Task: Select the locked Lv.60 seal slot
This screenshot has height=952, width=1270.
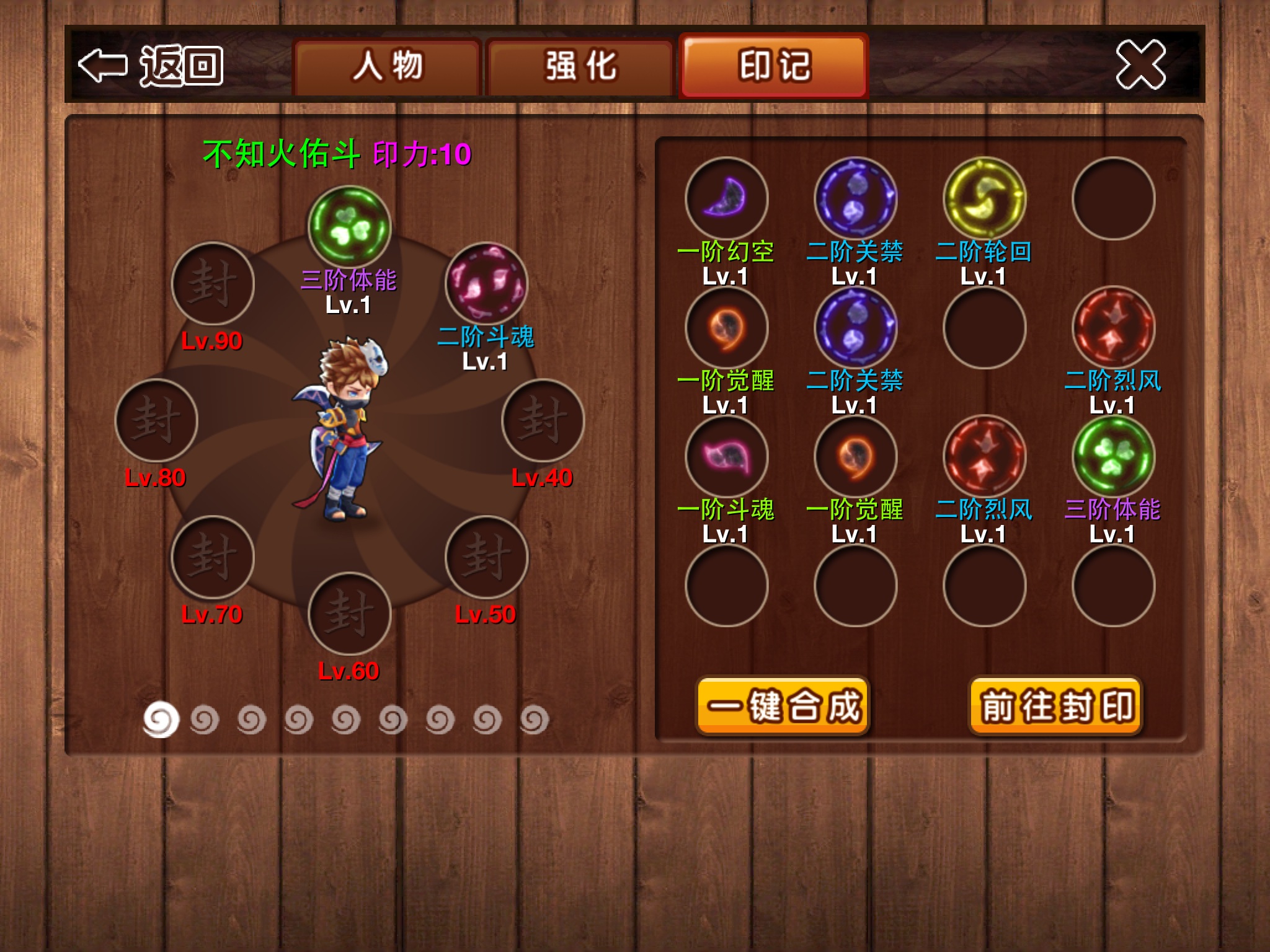Action: 349,613
